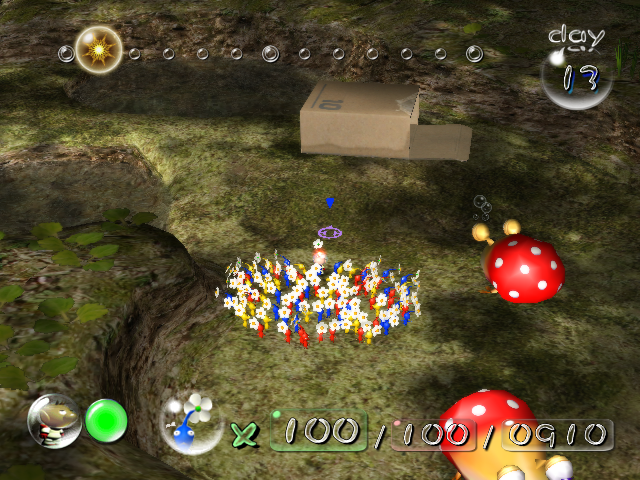This screenshot has width=640, height=480.
Task: Select Captain Olimar's portrait icon
Action: pyautogui.click(x=53, y=421)
